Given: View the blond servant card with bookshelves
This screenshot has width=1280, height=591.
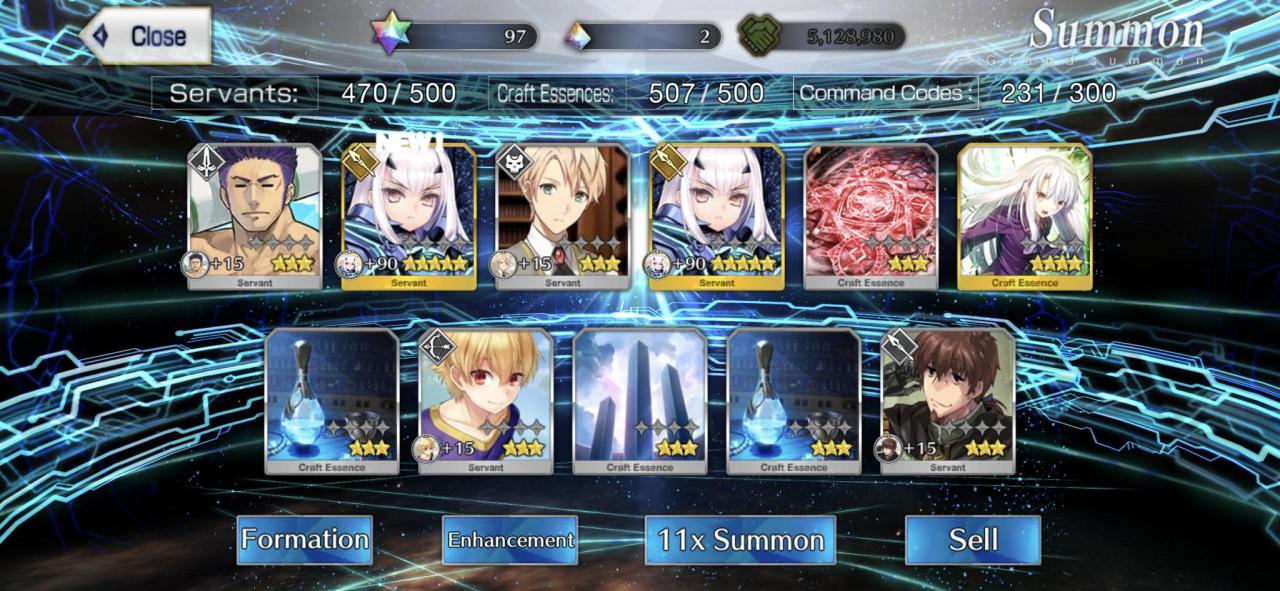Looking at the screenshot, I should [x=563, y=216].
